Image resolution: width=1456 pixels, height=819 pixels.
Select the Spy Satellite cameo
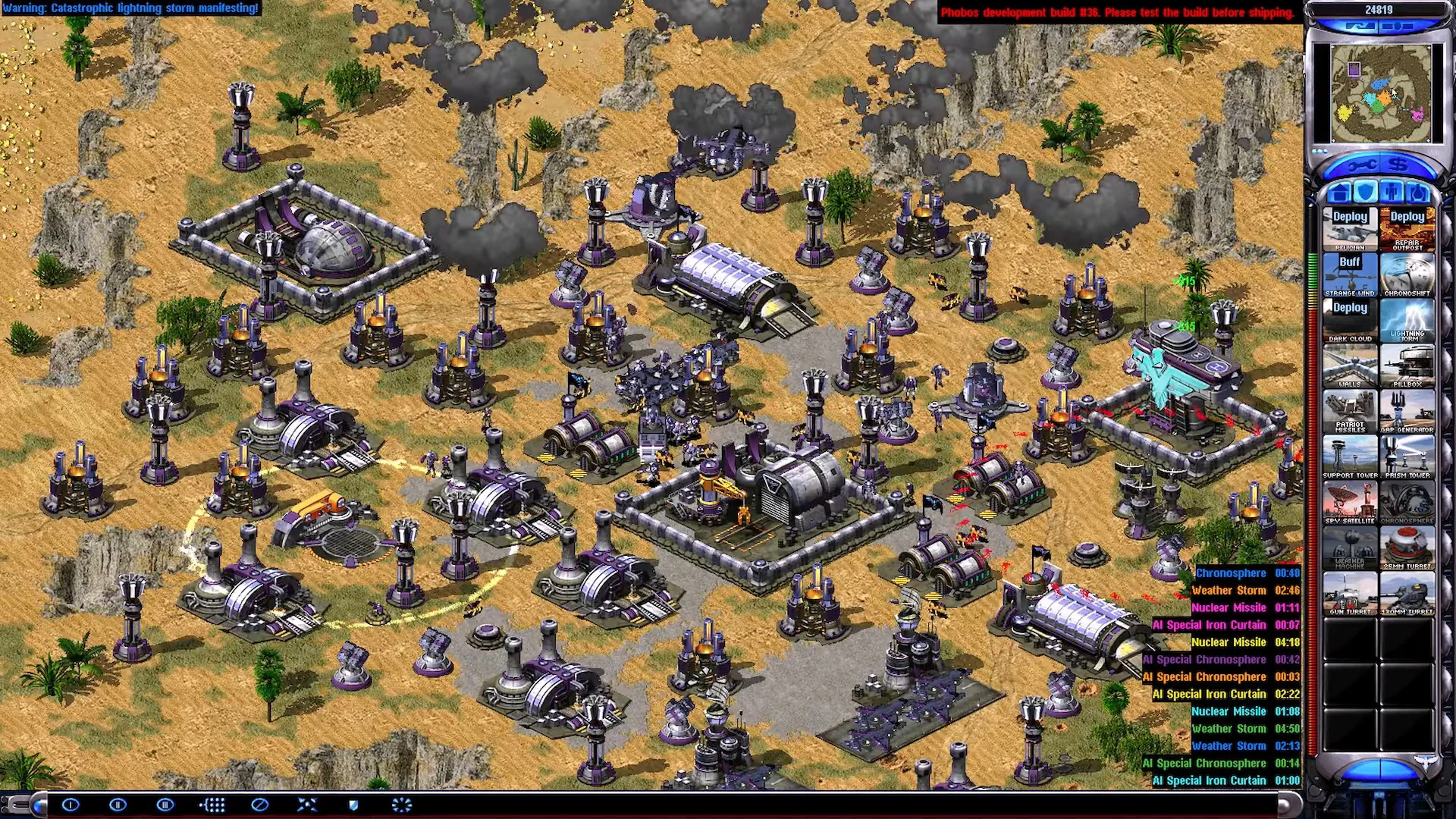pos(1350,501)
